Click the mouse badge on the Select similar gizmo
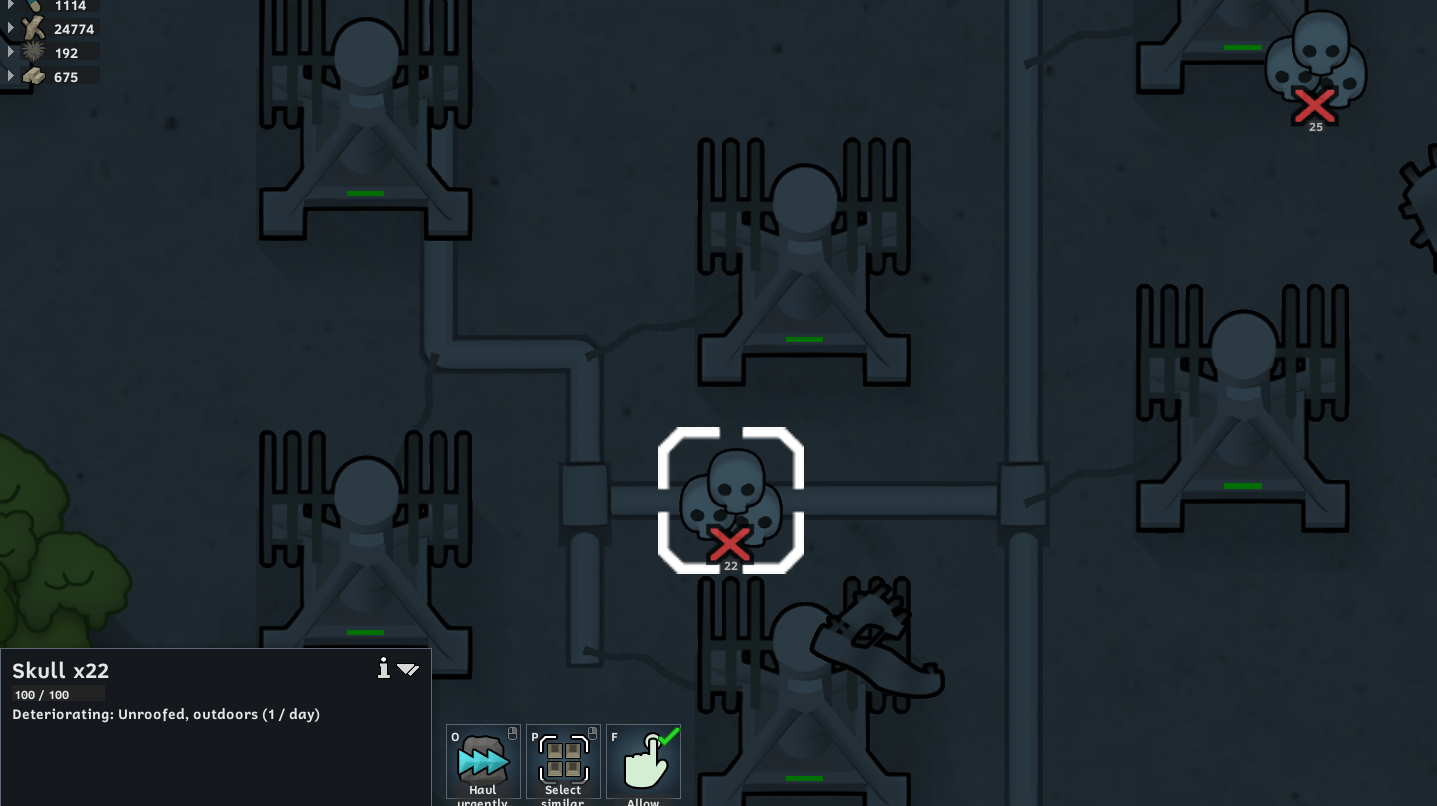 (x=593, y=735)
